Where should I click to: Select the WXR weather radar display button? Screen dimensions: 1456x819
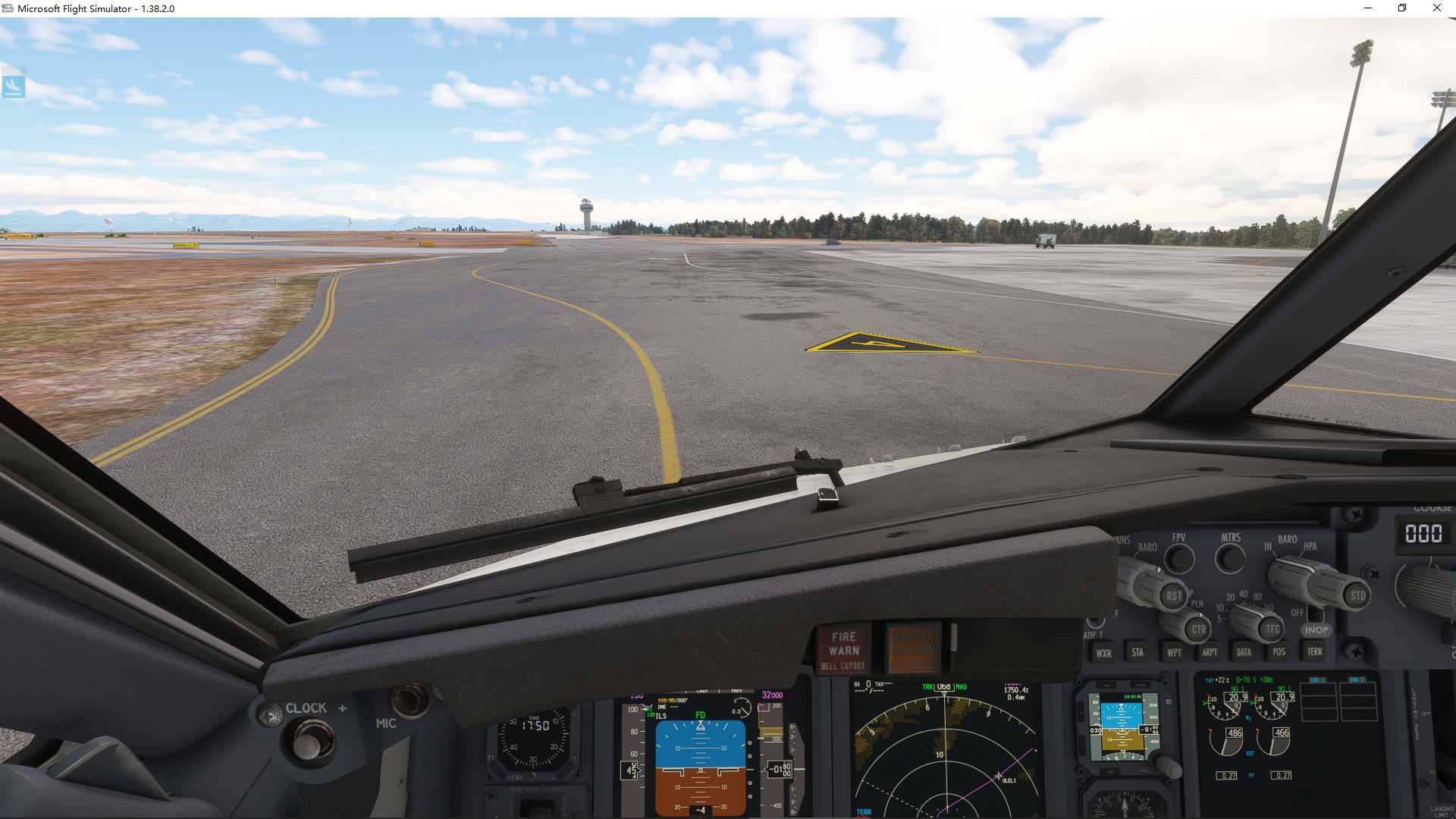coord(1103,653)
